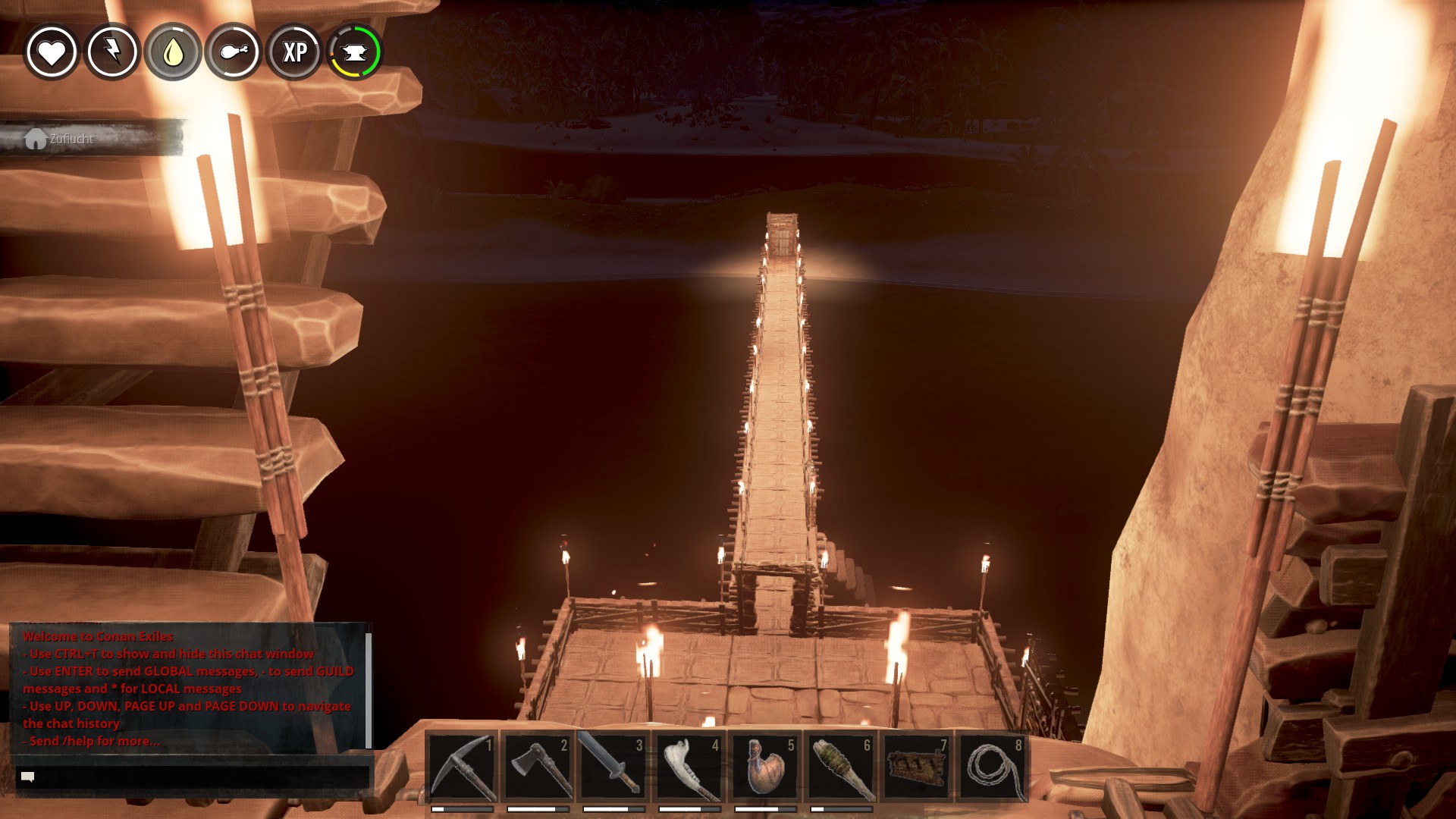
Task: Choose the coiled rope in slot 8
Action: click(x=993, y=766)
